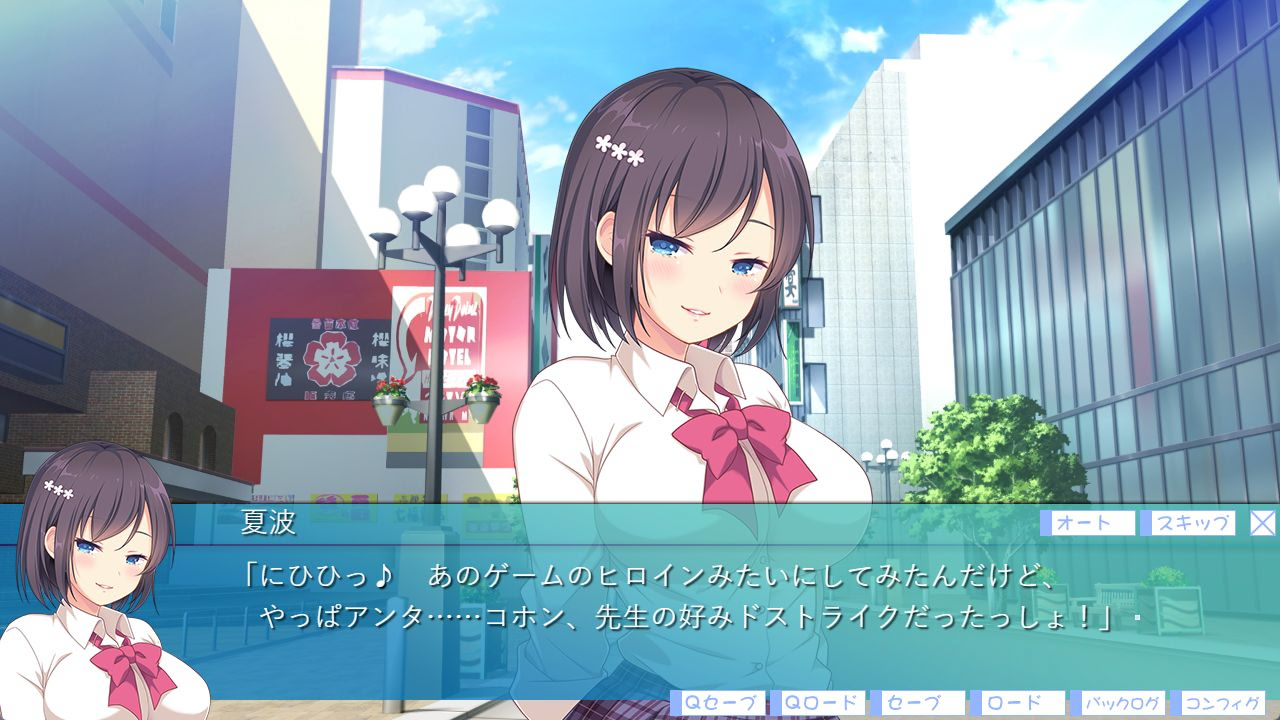
Task: Open the セーブ save menu
Action: (918, 703)
